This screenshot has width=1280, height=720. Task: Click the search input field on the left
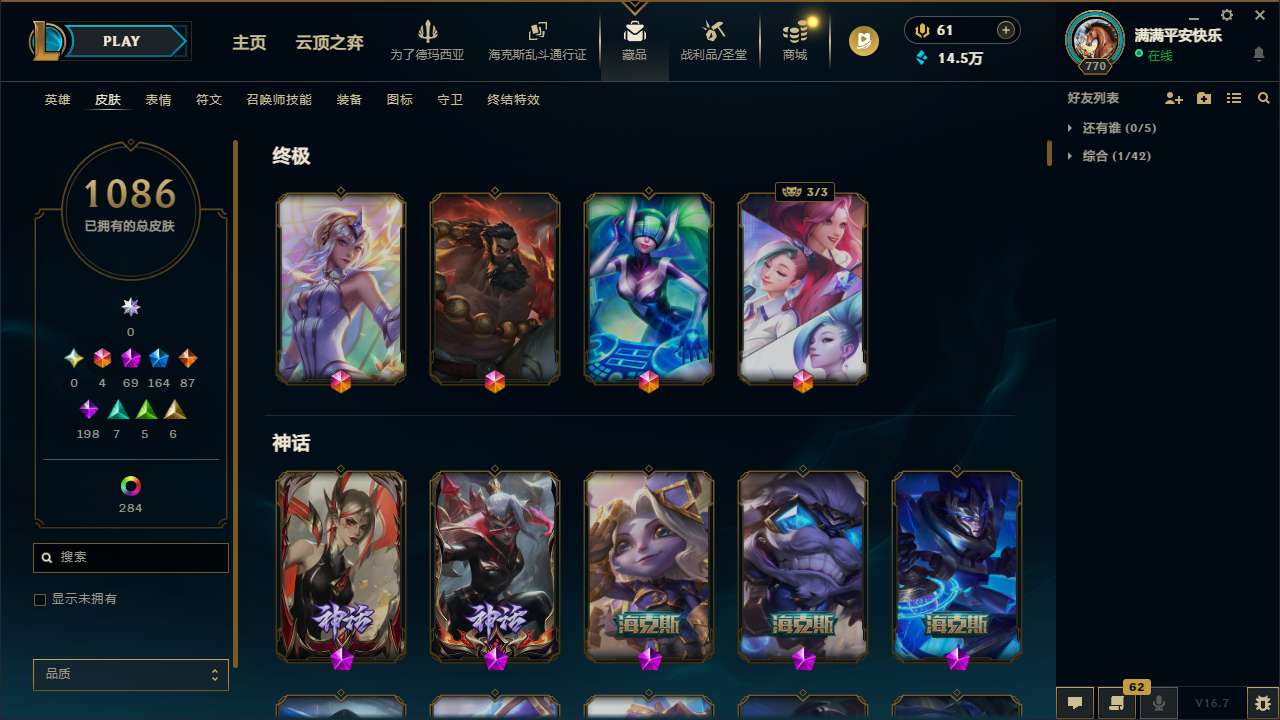(x=130, y=557)
